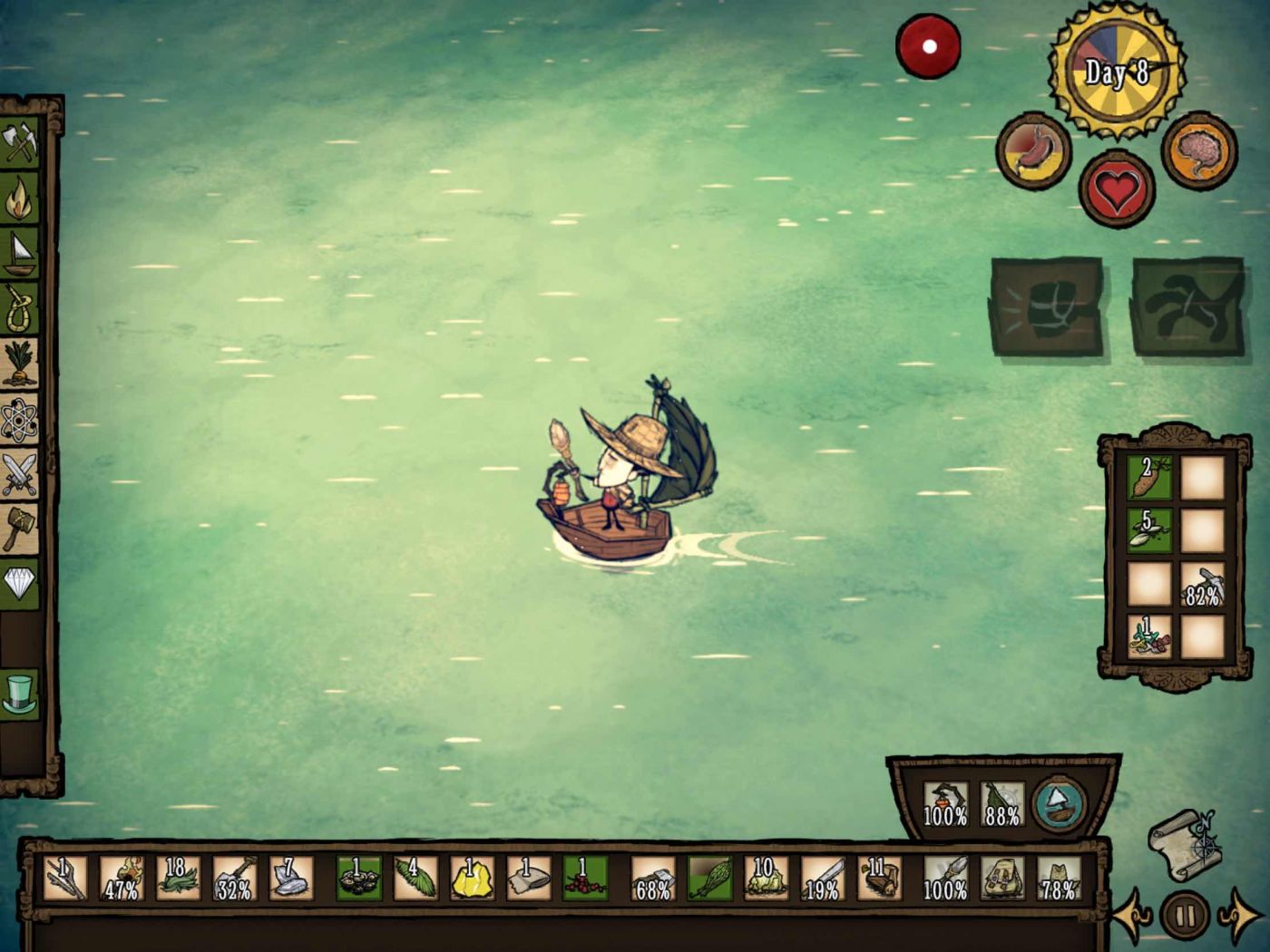Switch to the Food farming tab

20,363
